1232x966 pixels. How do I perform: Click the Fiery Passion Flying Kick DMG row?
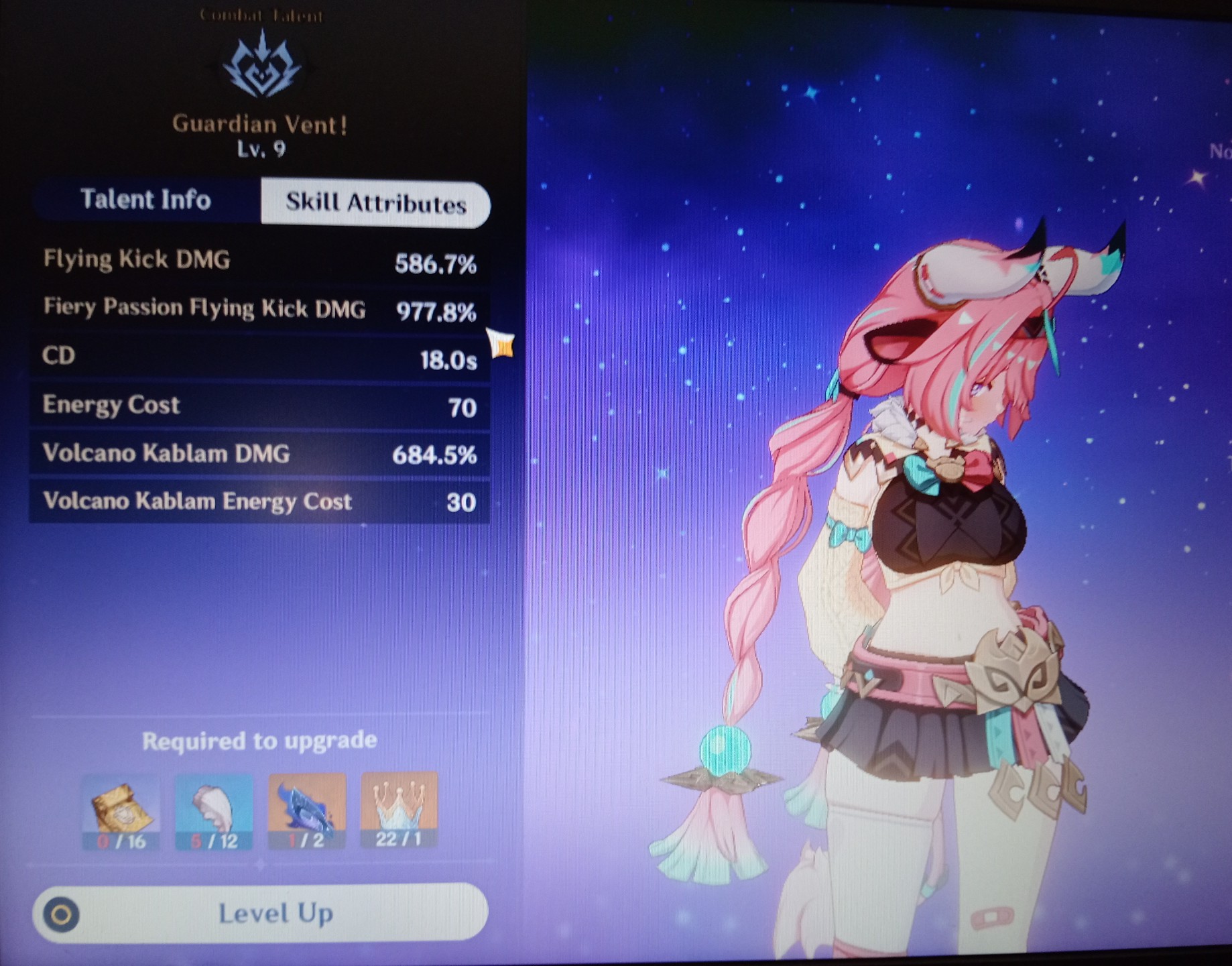pos(261,308)
